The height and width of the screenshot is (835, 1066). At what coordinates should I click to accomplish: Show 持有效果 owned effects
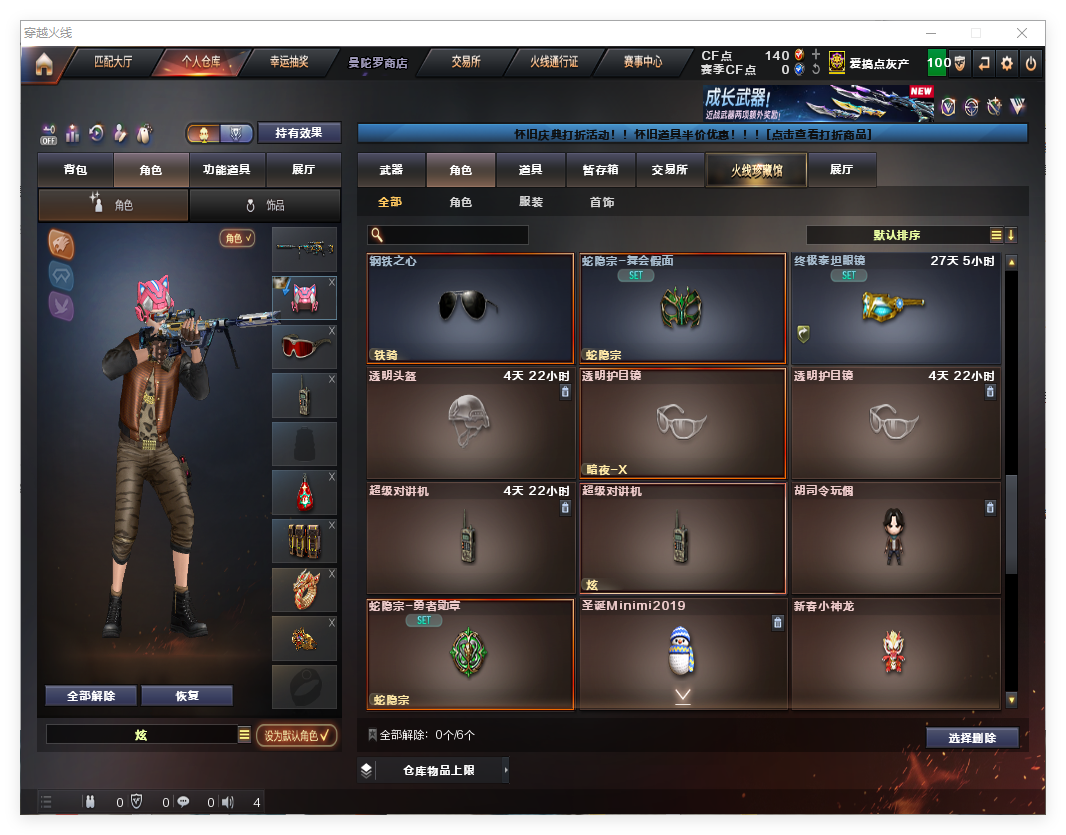[x=299, y=133]
